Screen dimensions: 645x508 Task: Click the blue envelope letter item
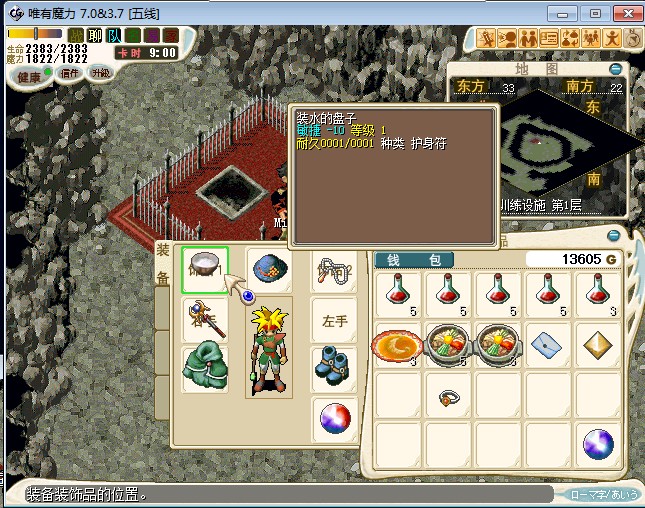click(x=548, y=345)
